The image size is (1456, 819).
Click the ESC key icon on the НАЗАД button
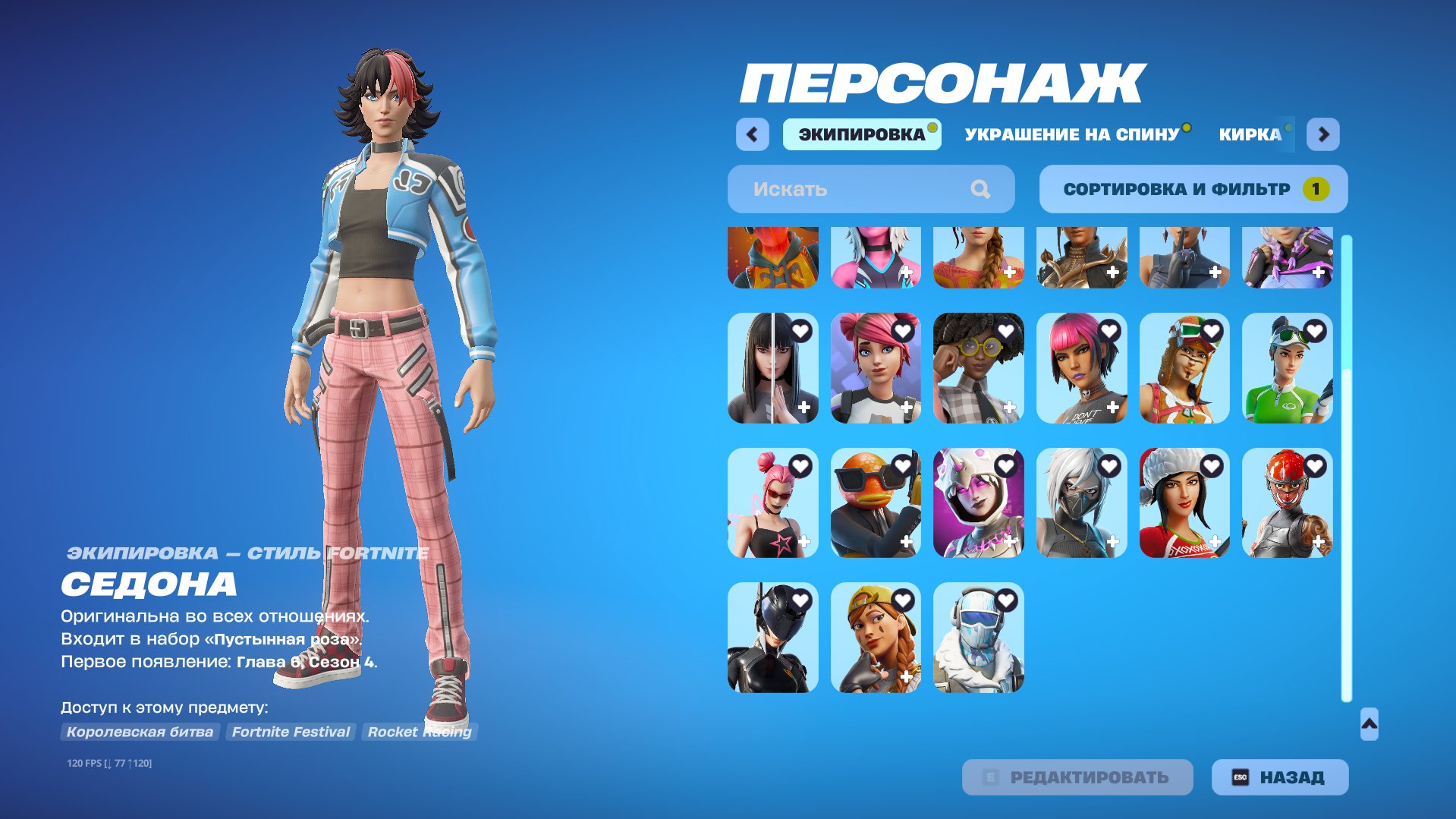1240,776
